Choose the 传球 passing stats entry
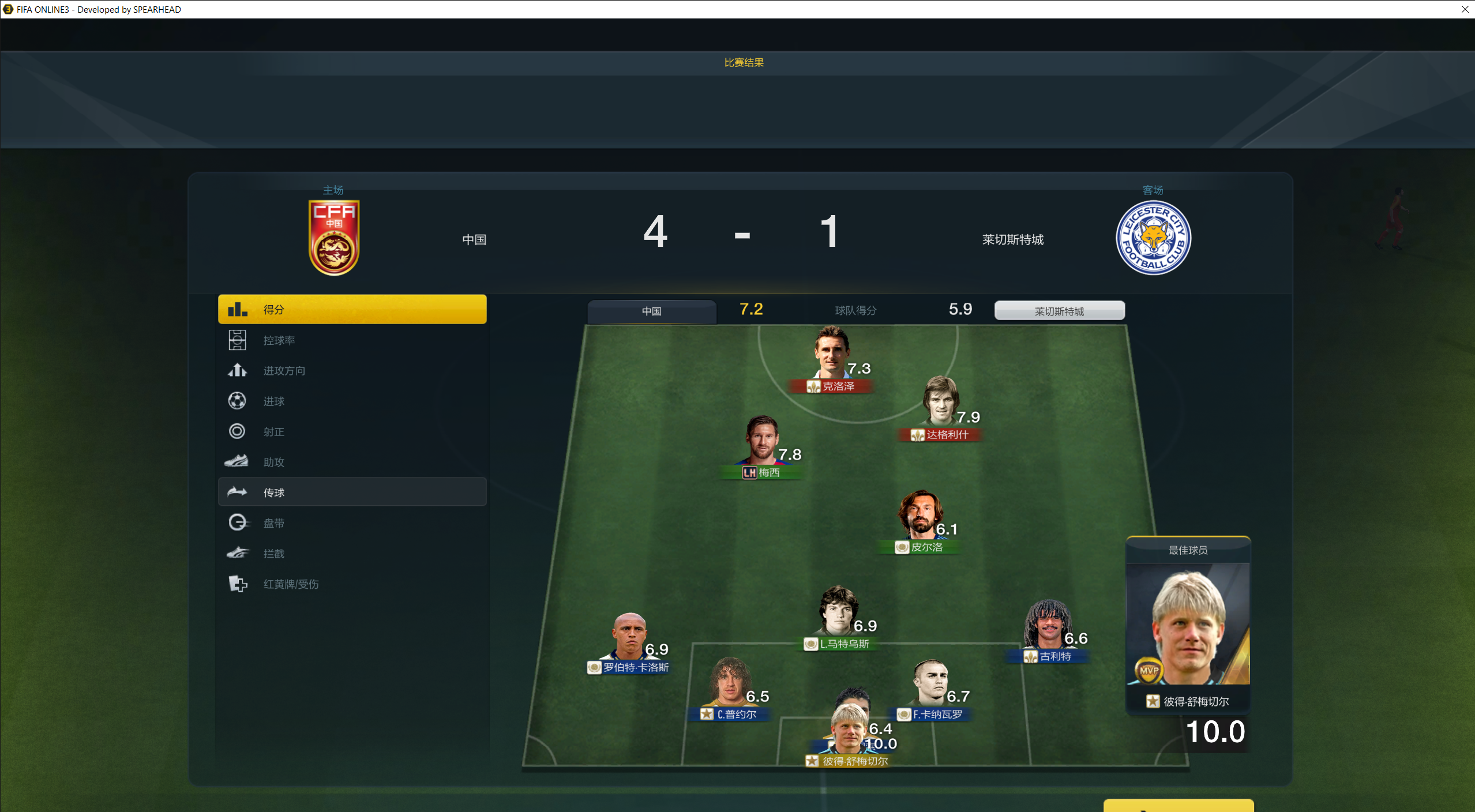This screenshot has height=812, width=1475. (352, 493)
